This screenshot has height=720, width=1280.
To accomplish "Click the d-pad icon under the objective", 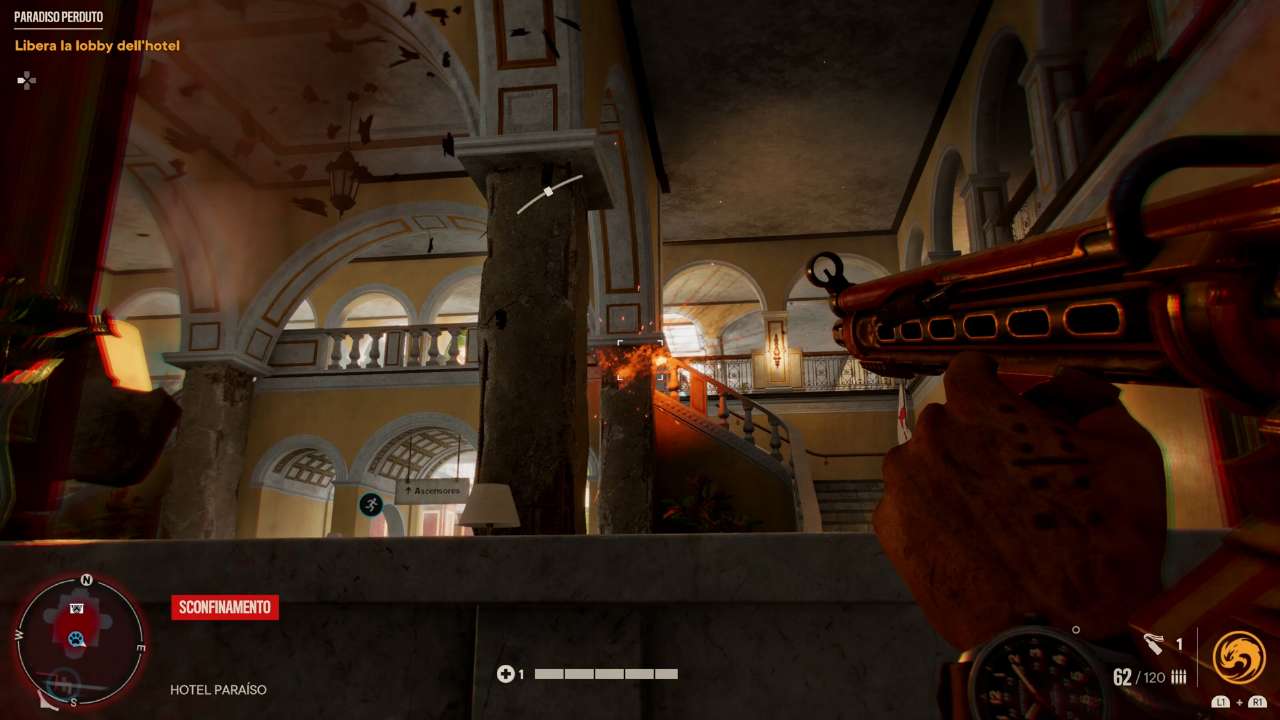I will click(x=27, y=80).
